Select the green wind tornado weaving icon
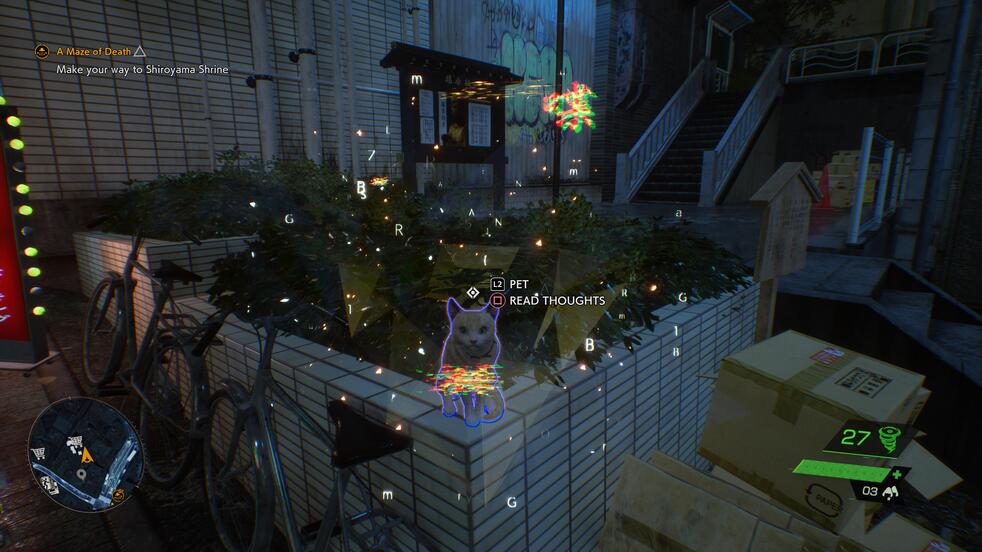The width and height of the screenshot is (982, 552). coord(888,438)
